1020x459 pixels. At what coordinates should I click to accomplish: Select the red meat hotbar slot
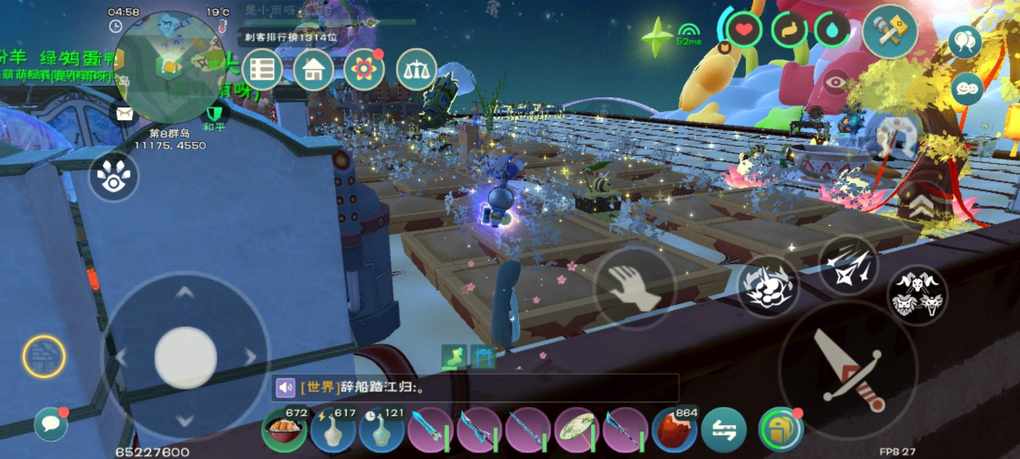(x=676, y=431)
